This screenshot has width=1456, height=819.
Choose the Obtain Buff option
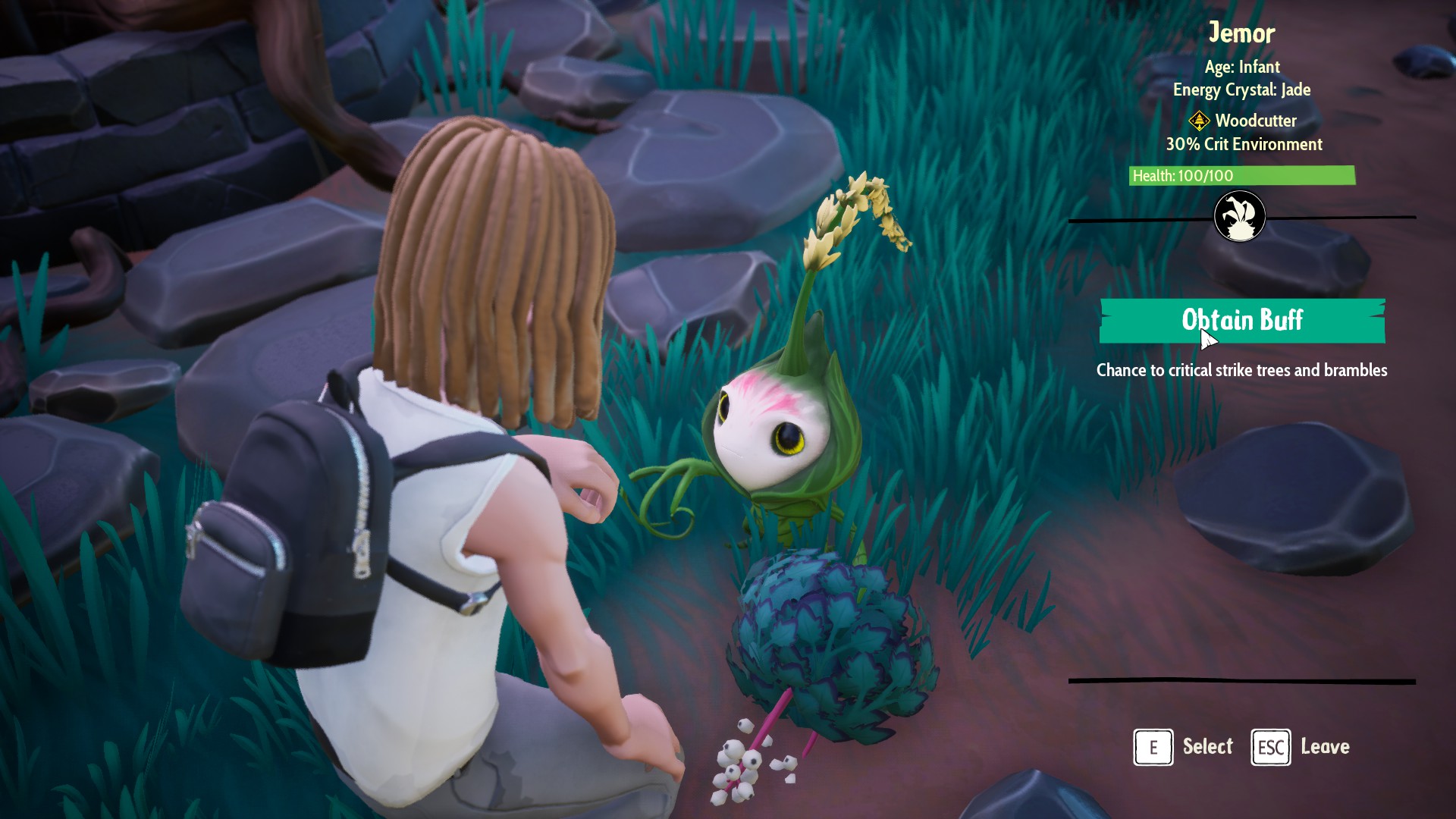pyautogui.click(x=1242, y=320)
